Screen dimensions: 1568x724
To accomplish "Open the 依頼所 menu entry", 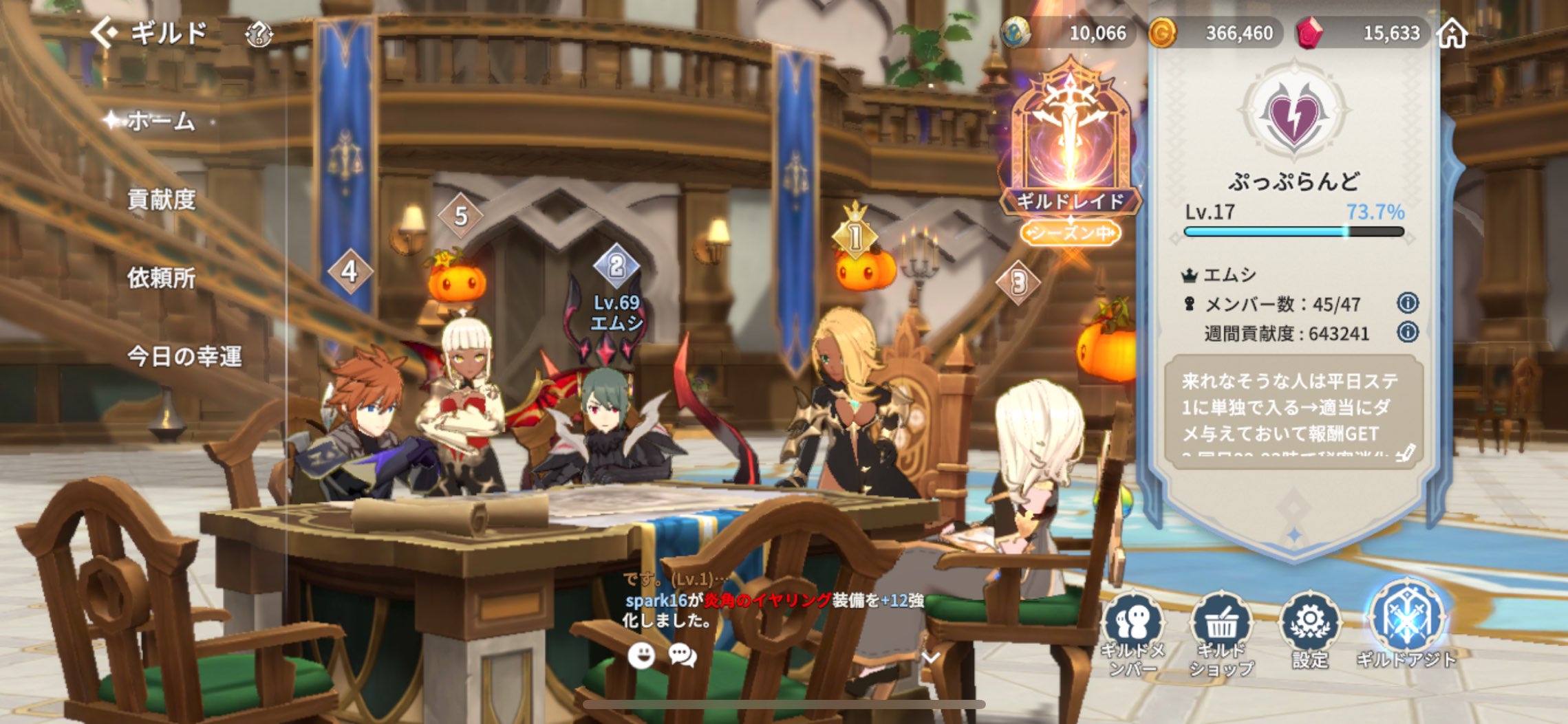I will click(x=162, y=278).
